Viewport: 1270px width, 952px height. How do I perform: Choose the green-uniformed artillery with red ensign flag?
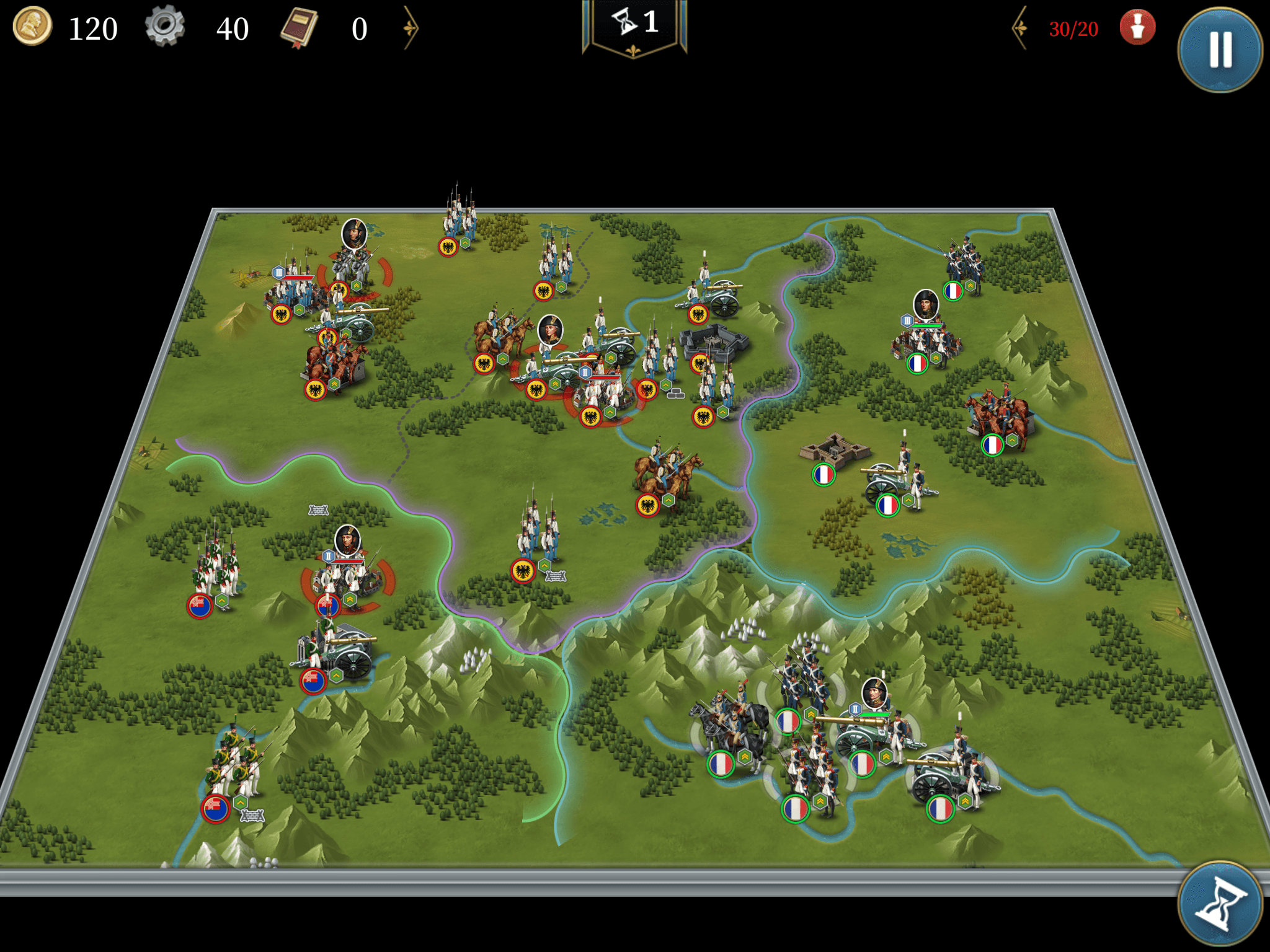(x=335, y=654)
